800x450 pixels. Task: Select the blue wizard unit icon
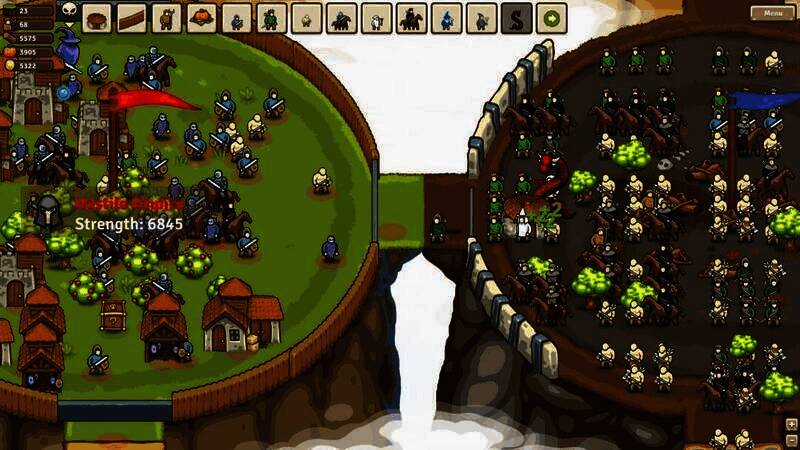point(446,18)
